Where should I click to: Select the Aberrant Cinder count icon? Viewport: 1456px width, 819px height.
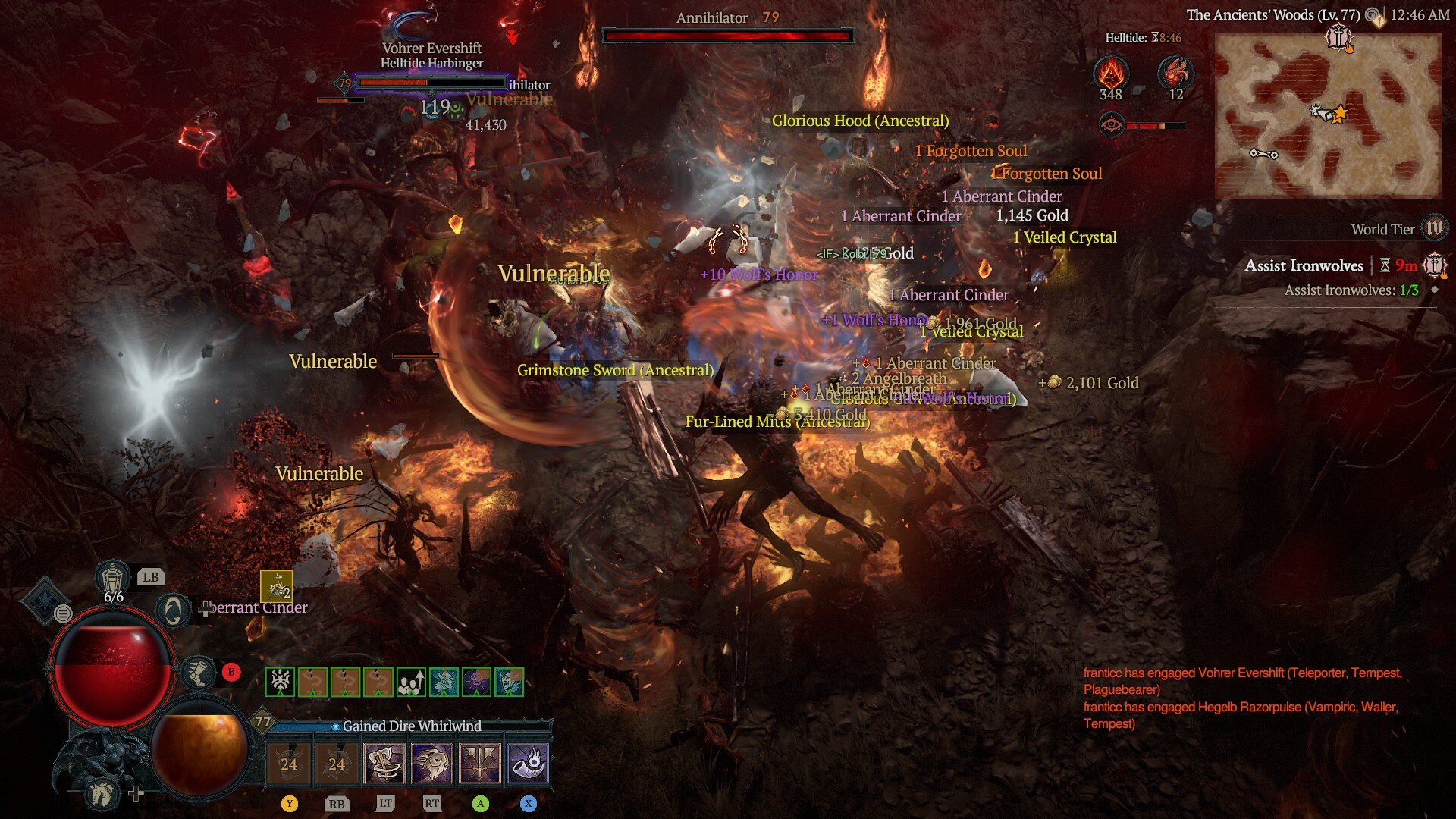[1111, 75]
